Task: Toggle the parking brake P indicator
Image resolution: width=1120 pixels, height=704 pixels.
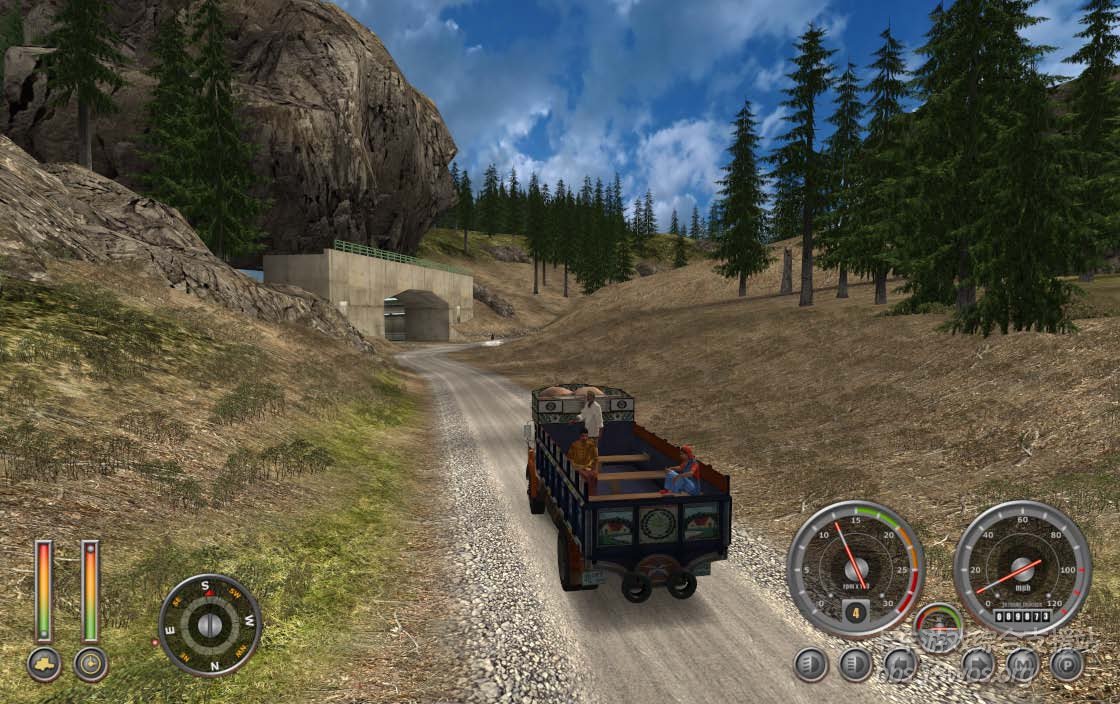Action: point(1067,664)
